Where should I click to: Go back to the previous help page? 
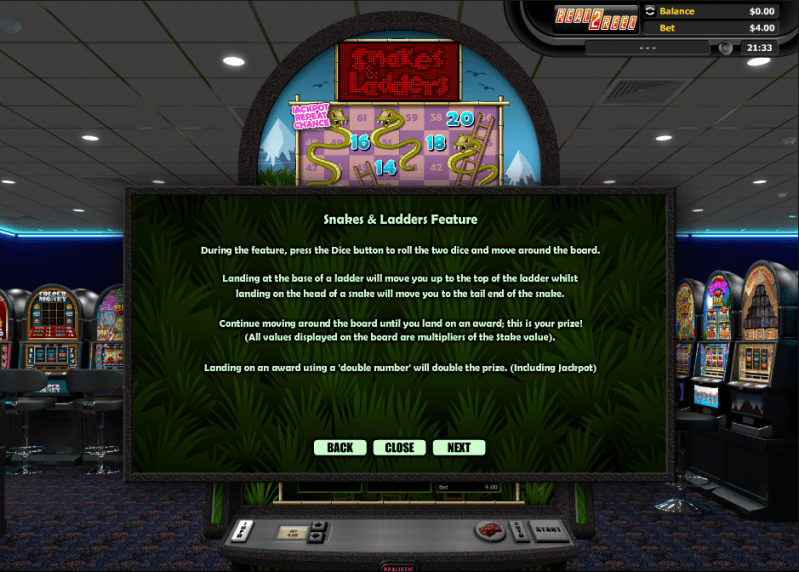point(340,447)
